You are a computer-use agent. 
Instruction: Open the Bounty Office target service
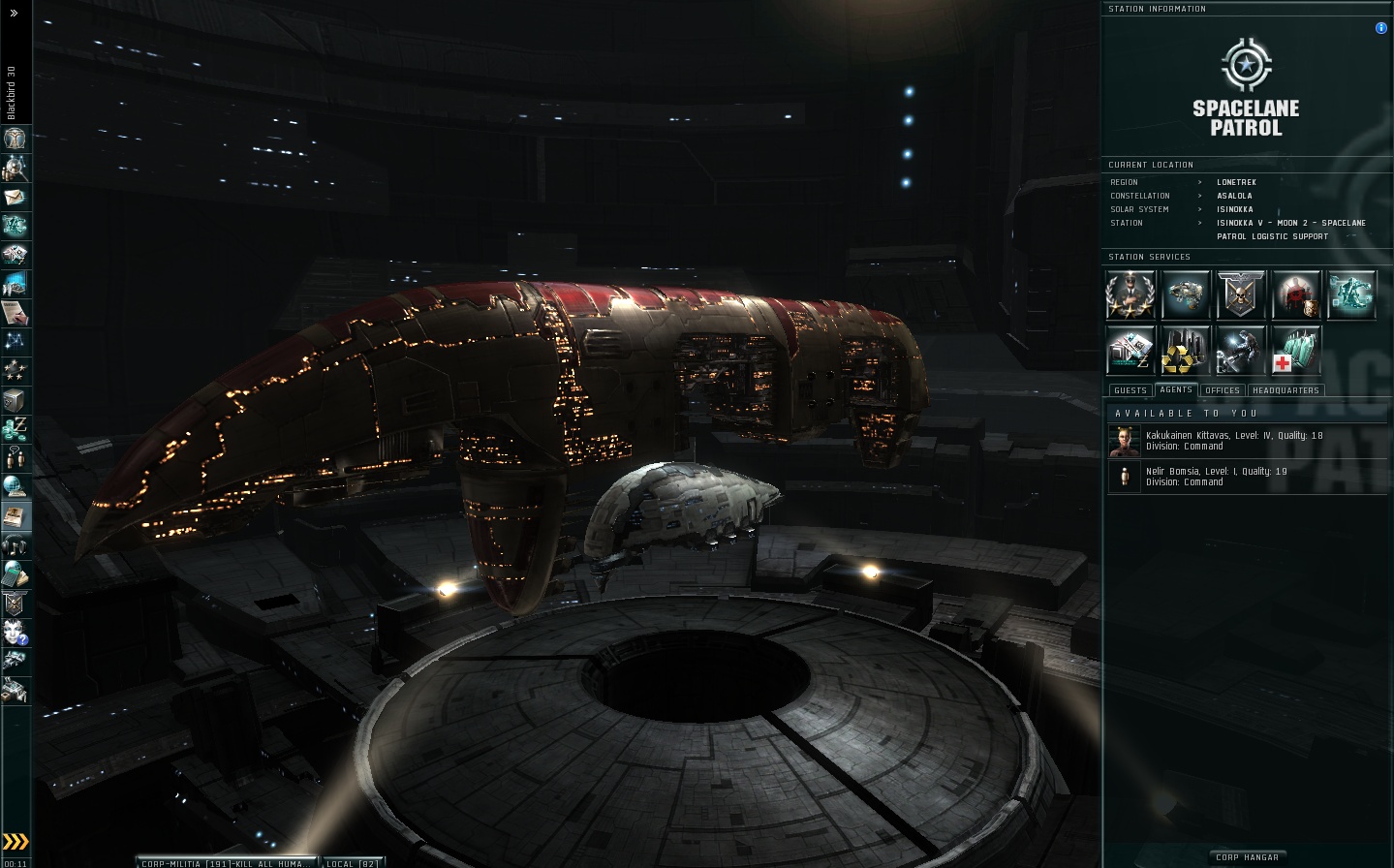pyautogui.click(x=1296, y=295)
